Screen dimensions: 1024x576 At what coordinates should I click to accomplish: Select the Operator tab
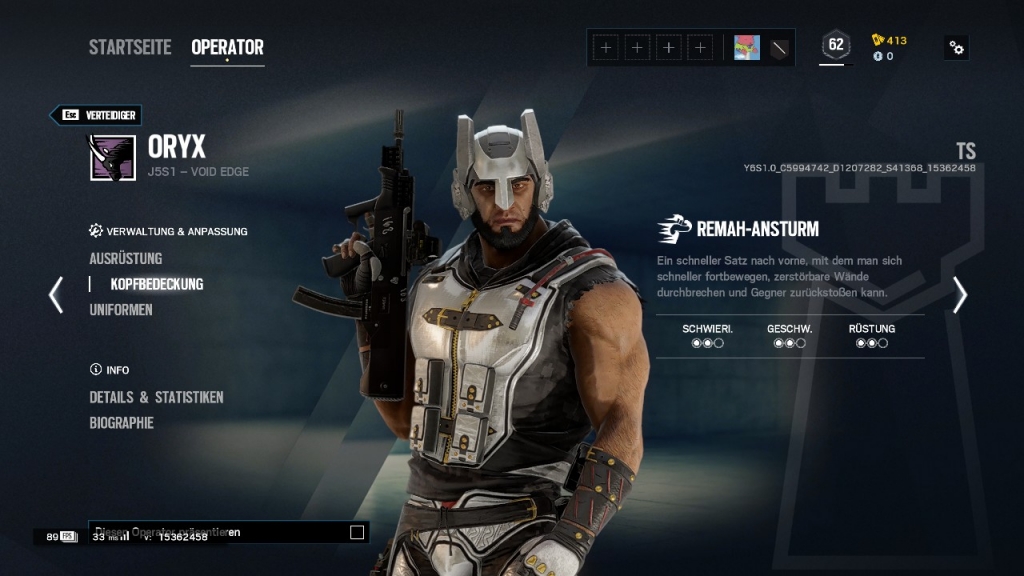pos(227,47)
